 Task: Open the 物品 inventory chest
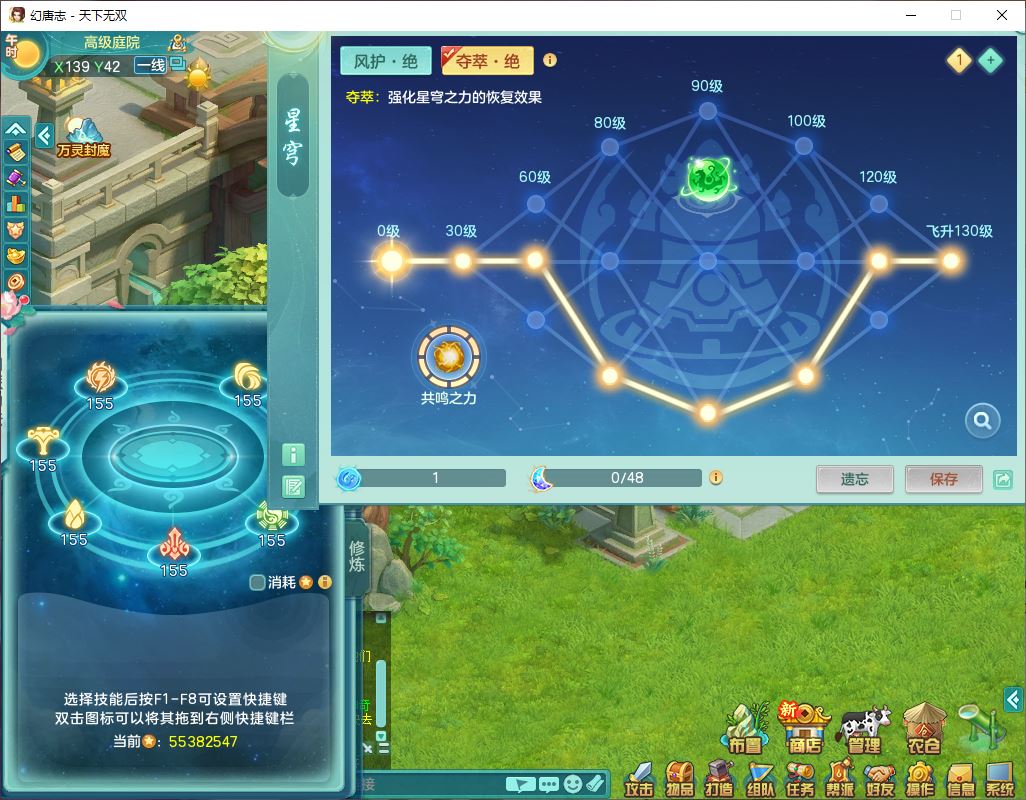click(679, 779)
